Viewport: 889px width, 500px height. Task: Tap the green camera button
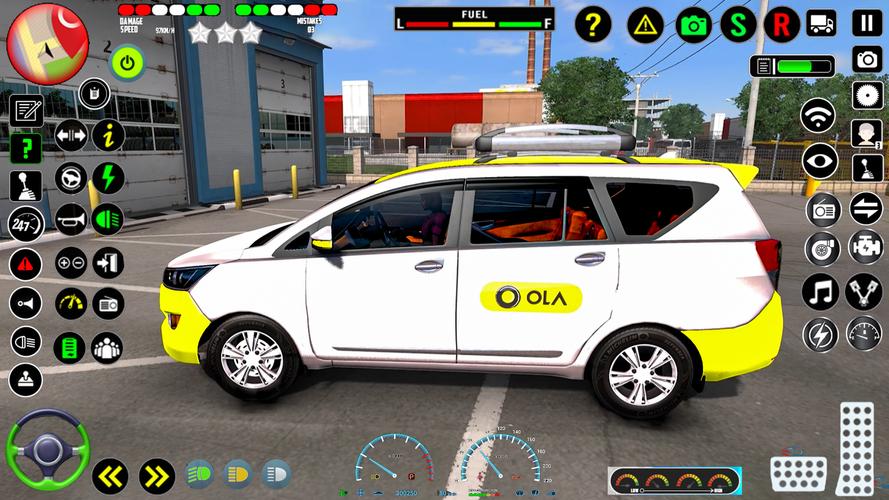[x=693, y=23]
